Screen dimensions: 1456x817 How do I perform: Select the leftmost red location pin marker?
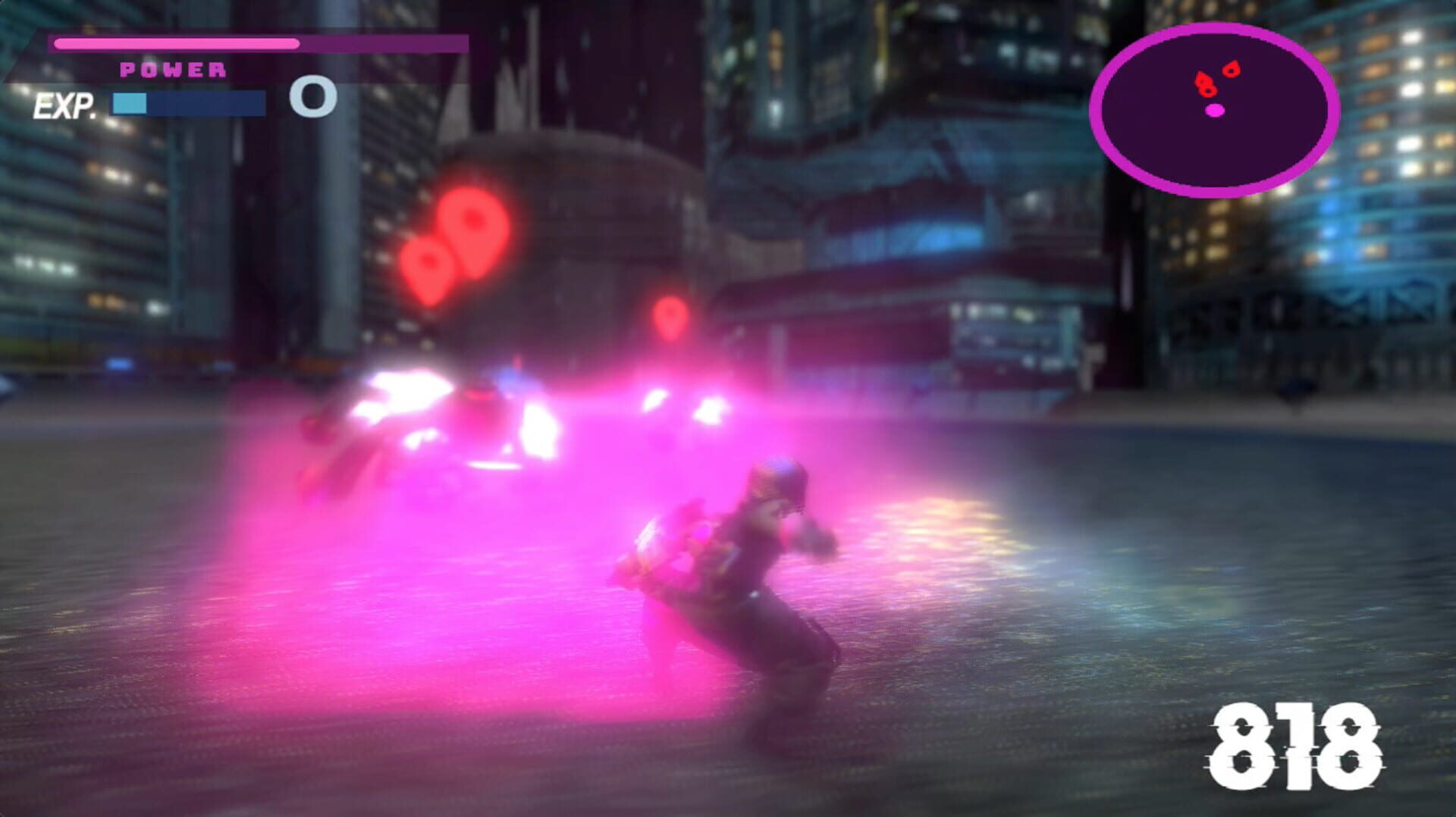point(429,262)
